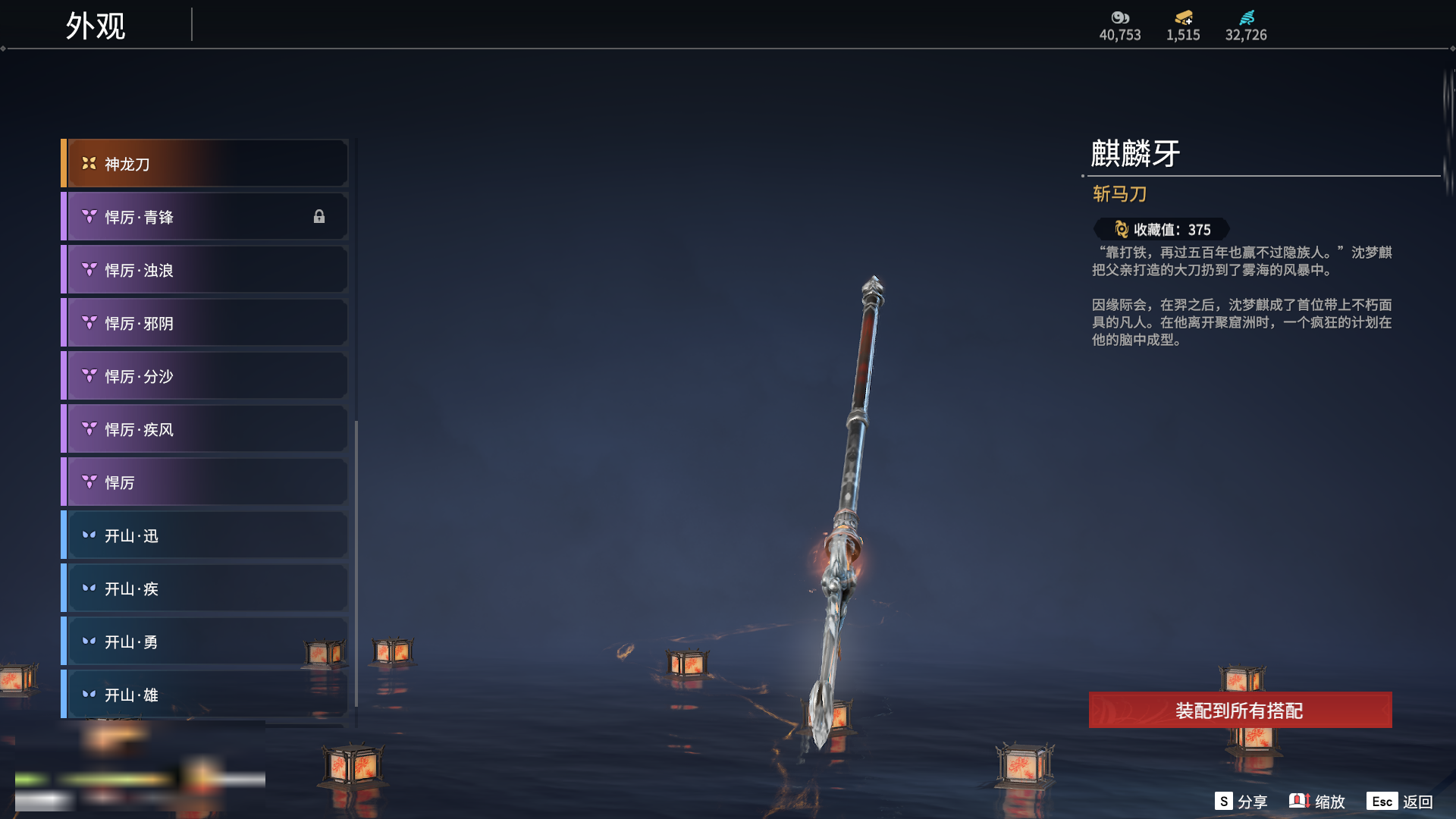Select 悍厉·浊浪 from the skin list

pyautogui.click(x=205, y=270)
